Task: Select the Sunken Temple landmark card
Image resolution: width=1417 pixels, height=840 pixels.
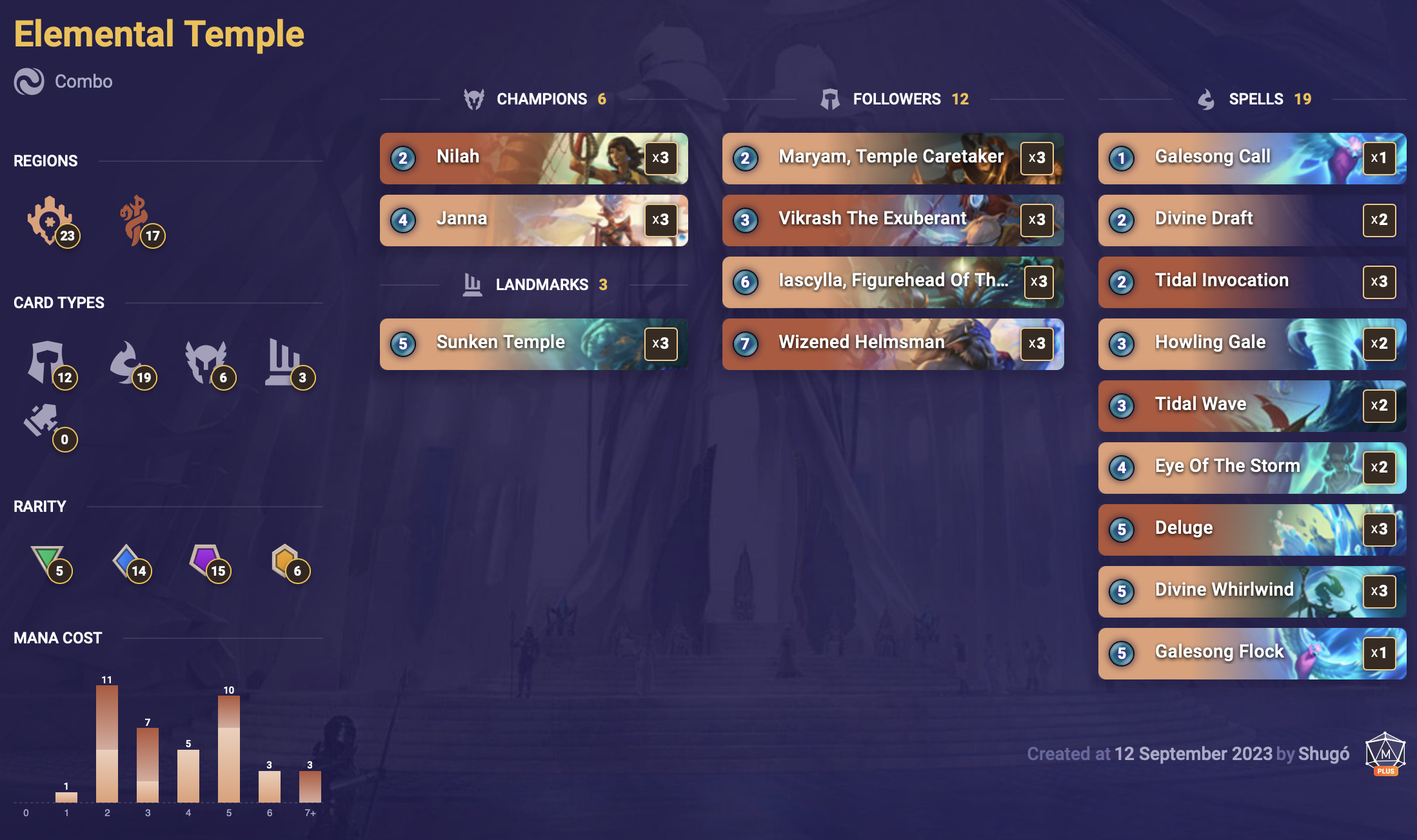Action: coord(533,344)
